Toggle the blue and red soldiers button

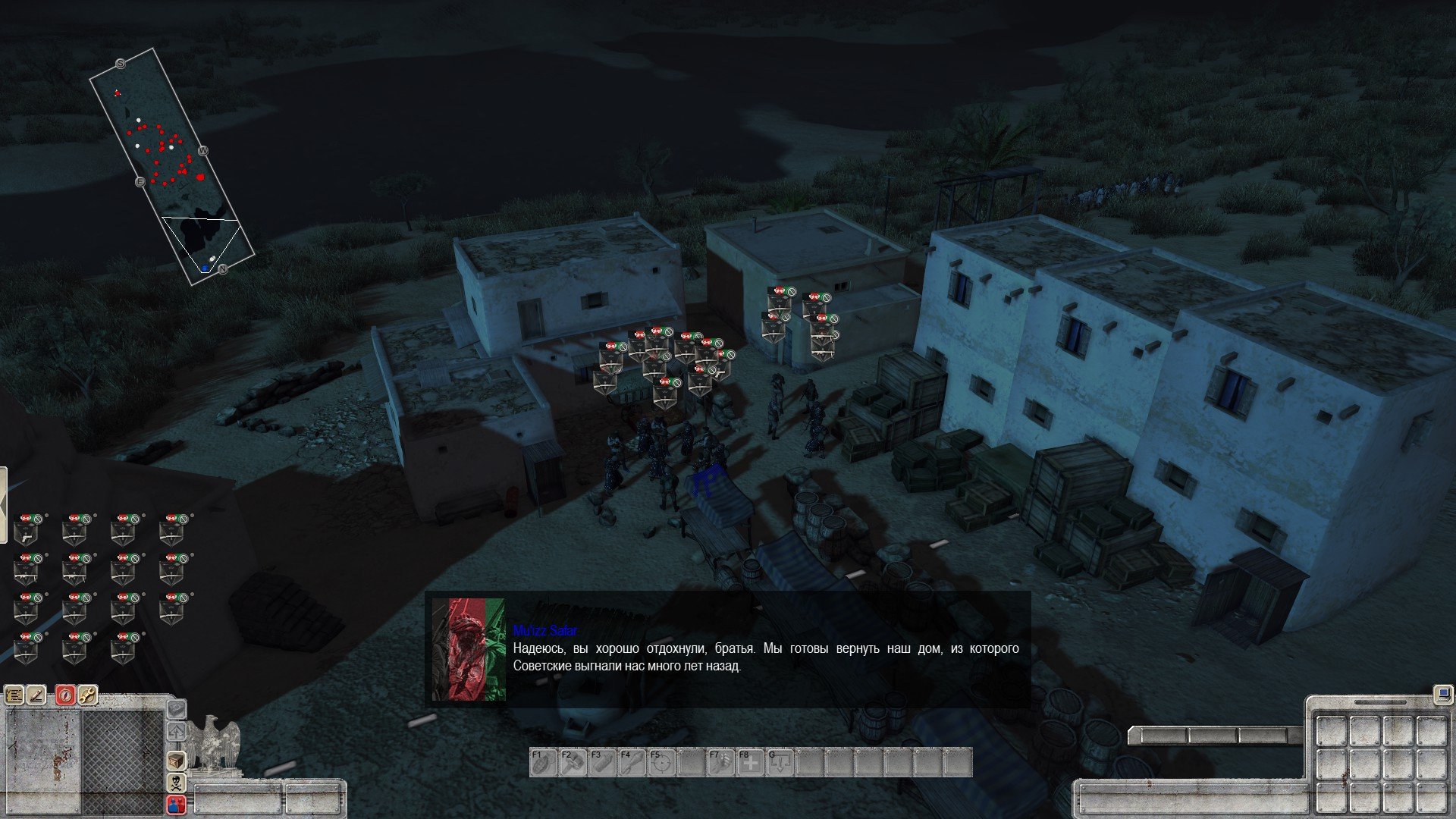tap(176, 804)
